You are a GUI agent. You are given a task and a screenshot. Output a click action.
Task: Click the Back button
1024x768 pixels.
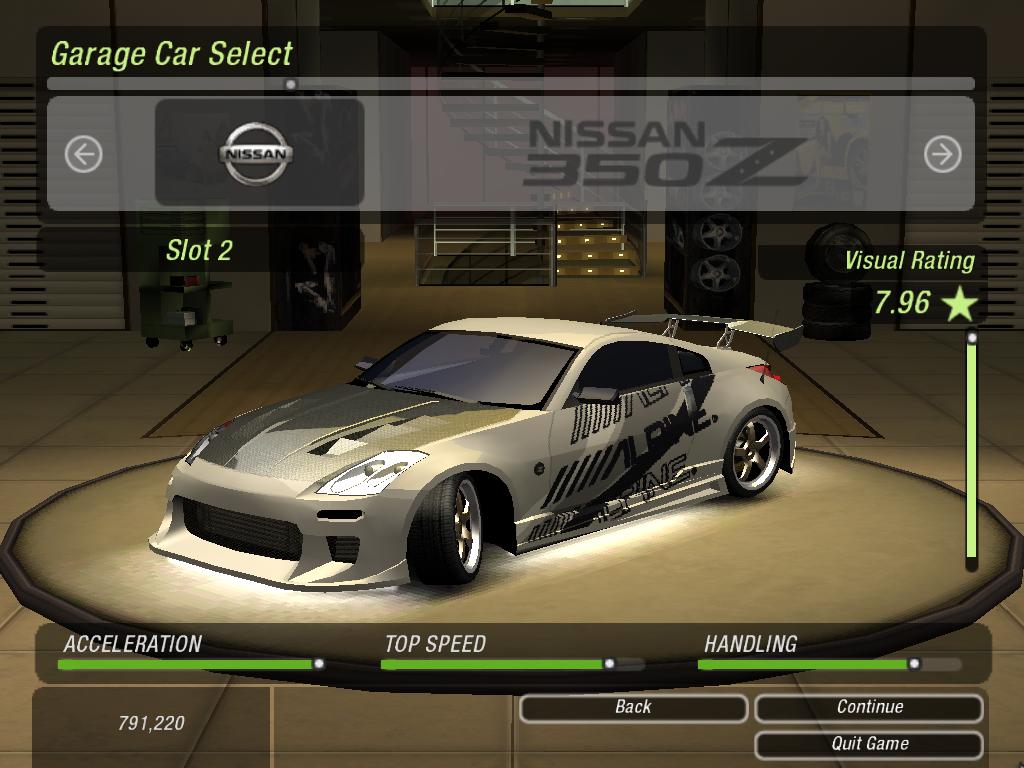[633, 708]
